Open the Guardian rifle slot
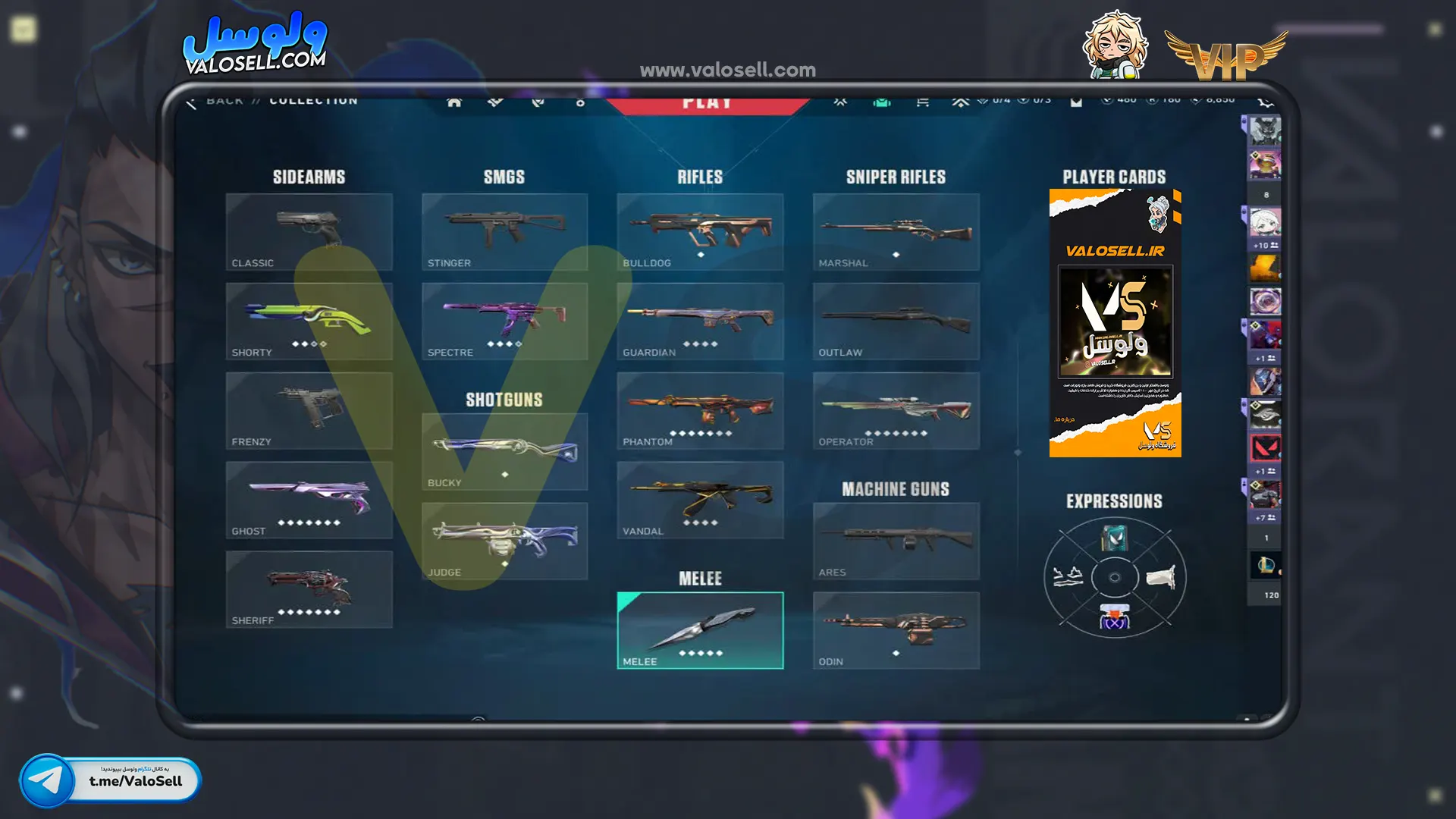1456x819 pixels. coord(700,321)
